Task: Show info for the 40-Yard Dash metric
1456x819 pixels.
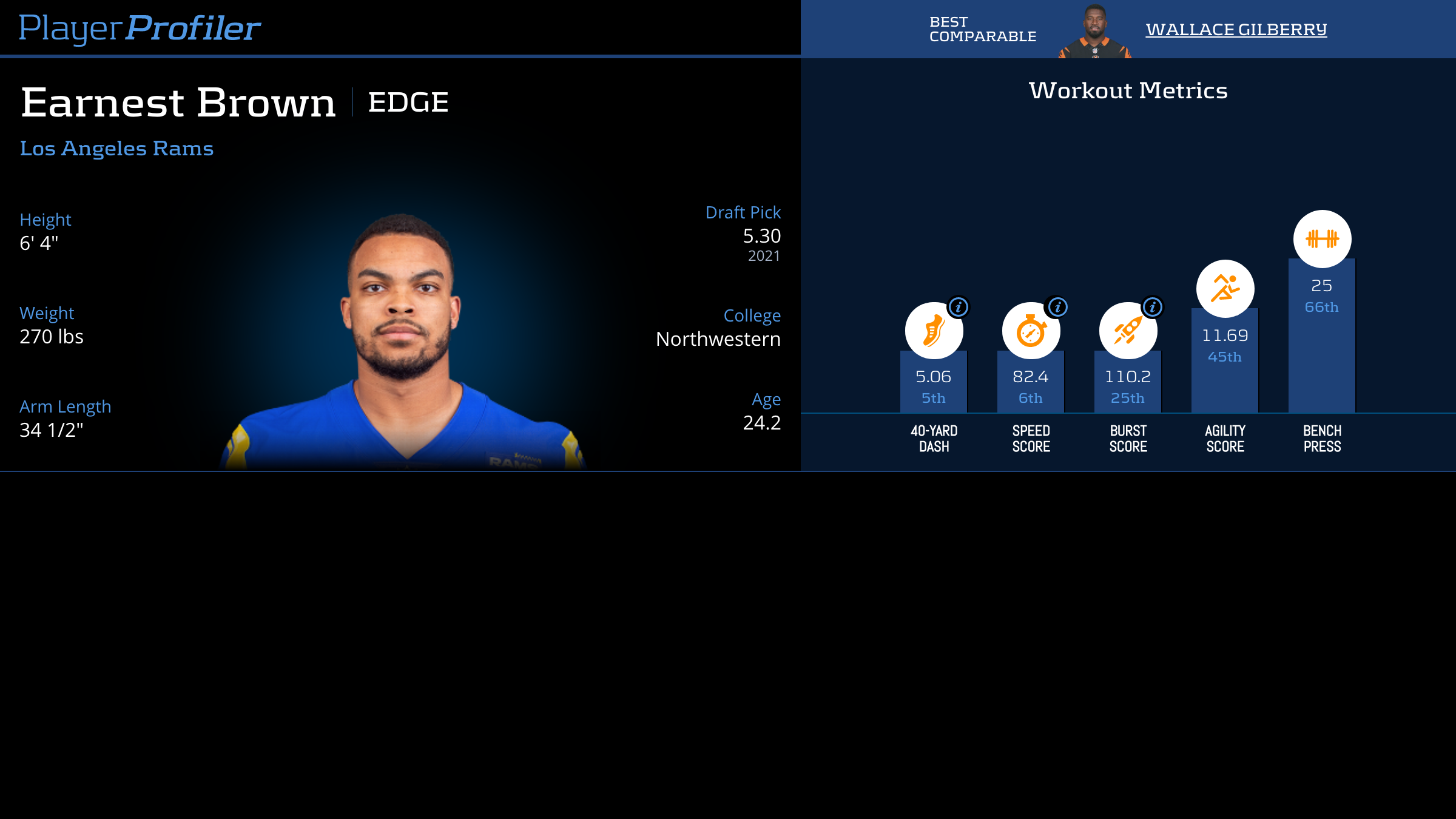Action: click(x=959, y=307)
